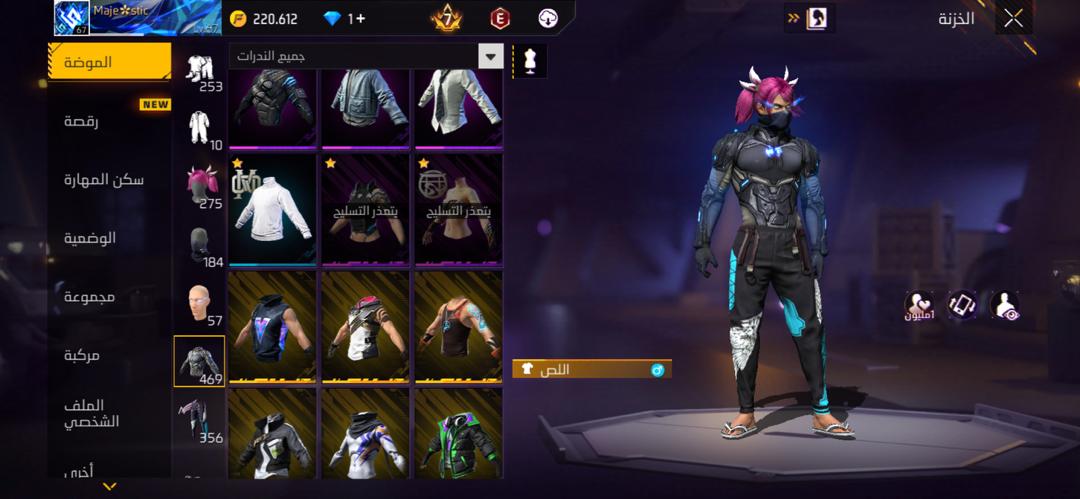Screen dimensions: 1080x499
Task: Open the pants category showing 356
Action: (x=201, y=420)
